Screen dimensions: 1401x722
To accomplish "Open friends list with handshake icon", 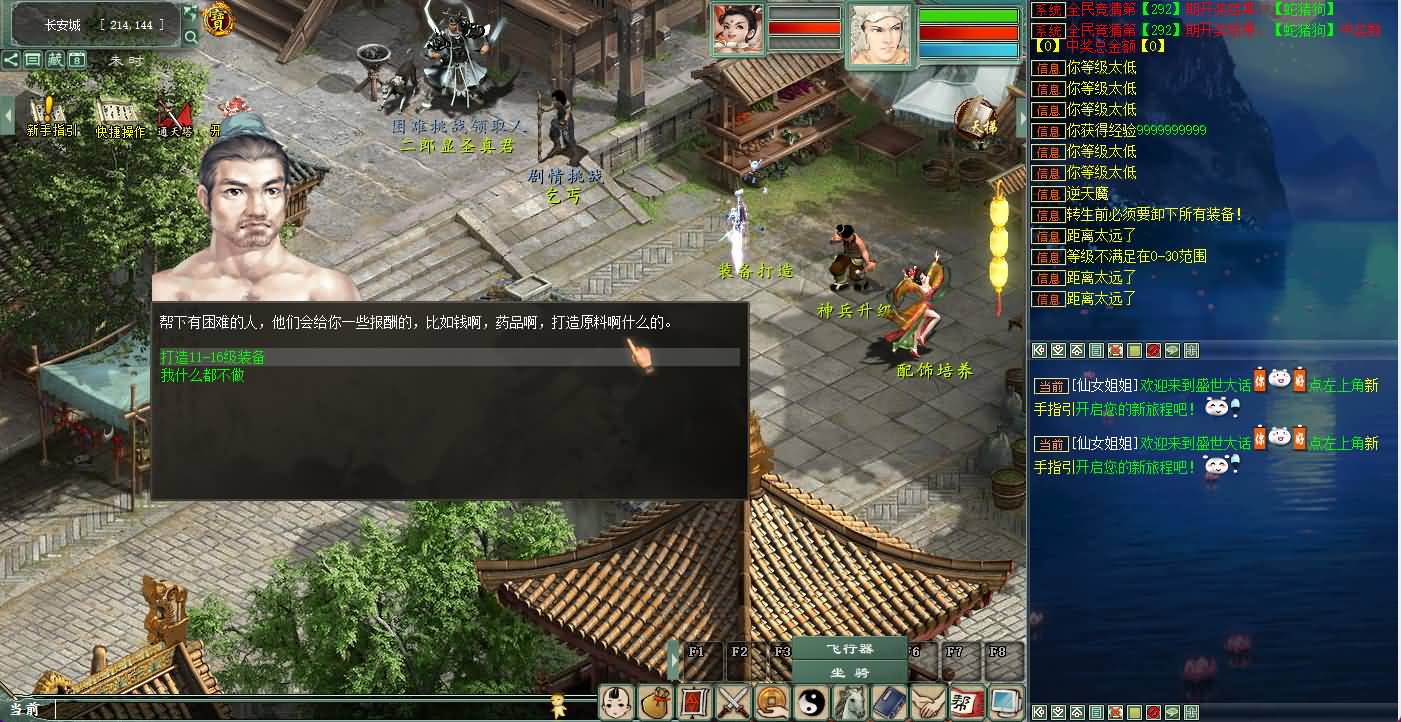I will [926, 703].
